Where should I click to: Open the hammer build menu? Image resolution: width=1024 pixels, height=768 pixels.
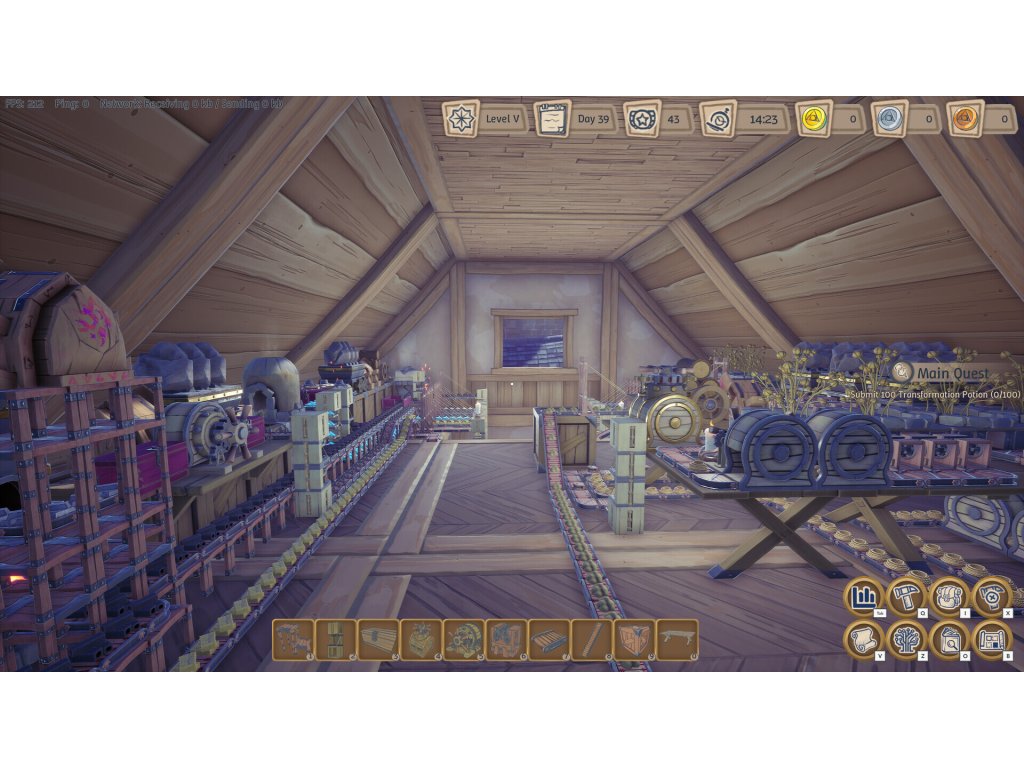[906, 597]
